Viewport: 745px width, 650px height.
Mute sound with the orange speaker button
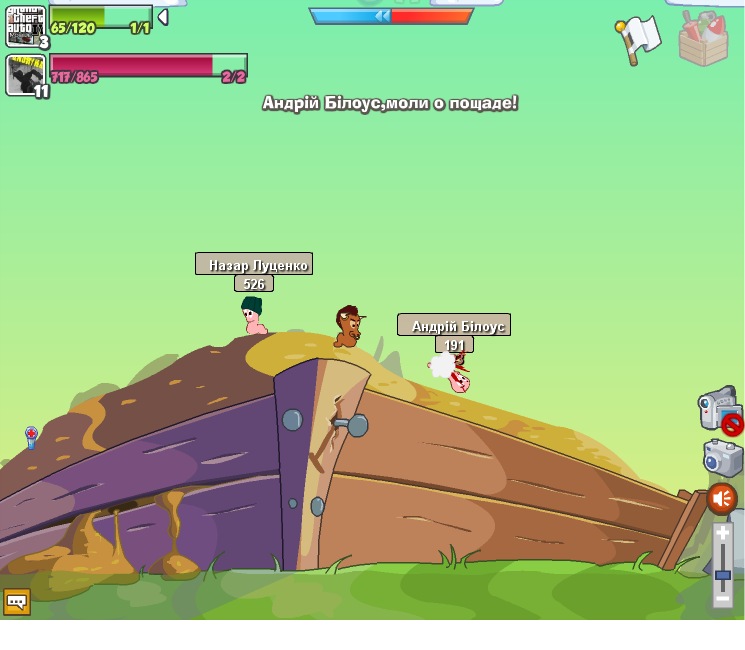pos(722,499)
